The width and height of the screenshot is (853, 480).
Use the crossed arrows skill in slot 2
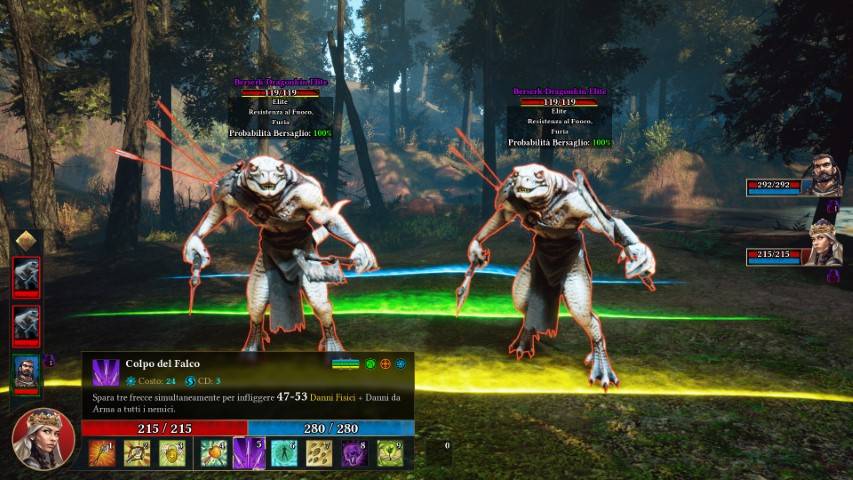137,453
